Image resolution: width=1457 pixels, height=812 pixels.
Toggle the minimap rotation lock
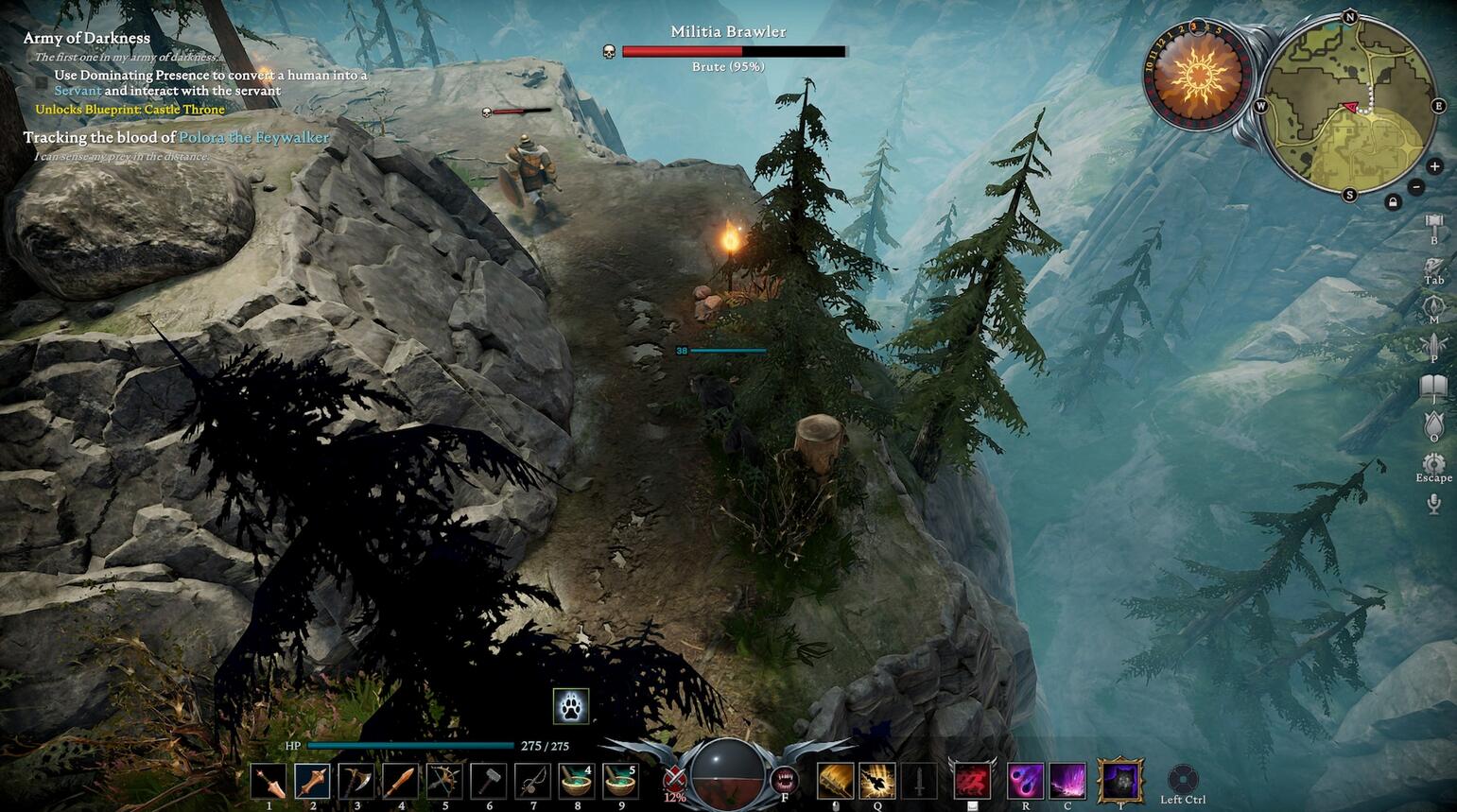point(1393,202)
